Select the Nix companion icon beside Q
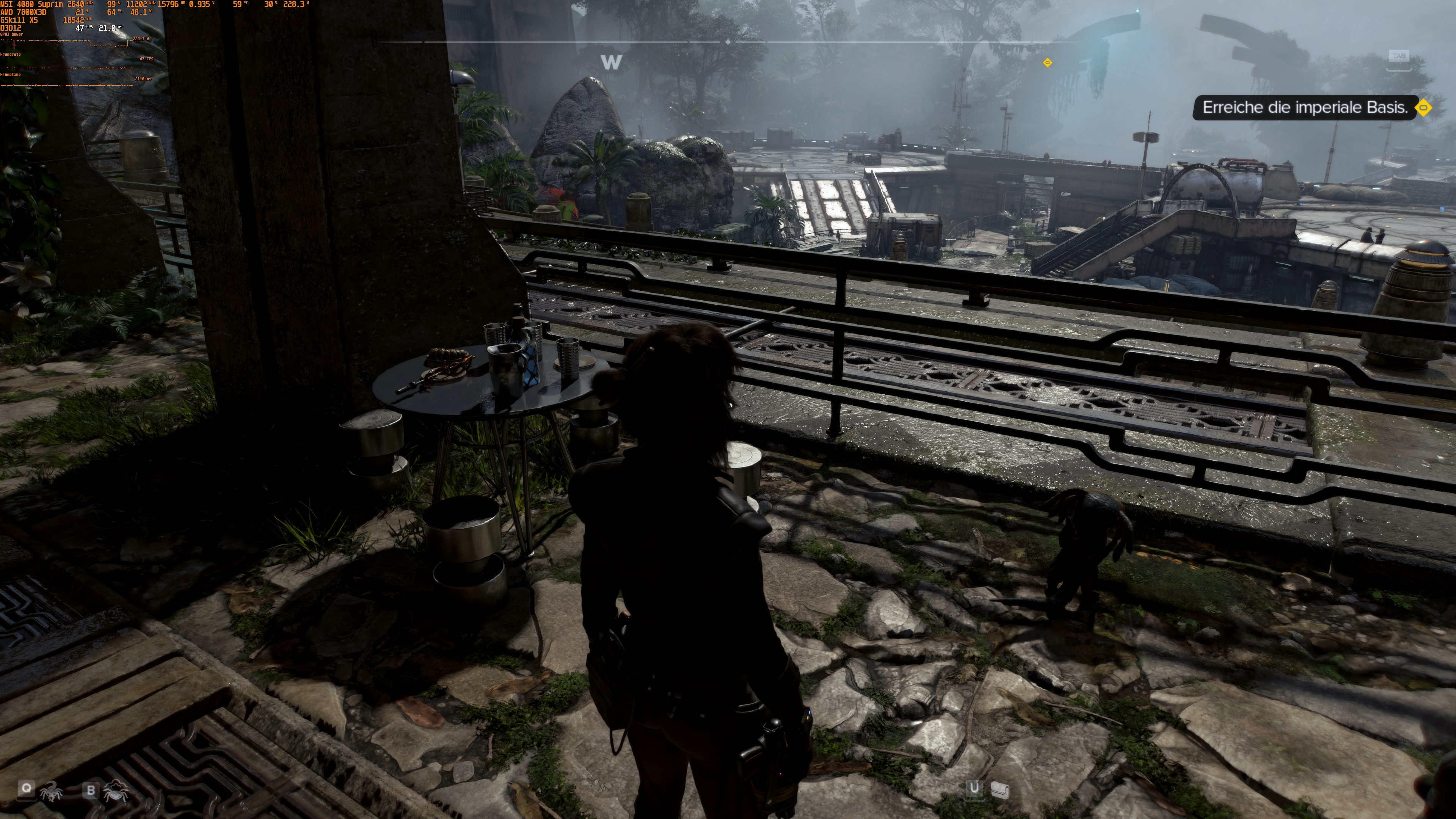This screenshot has height=819, width=1456. coord(52,792)
